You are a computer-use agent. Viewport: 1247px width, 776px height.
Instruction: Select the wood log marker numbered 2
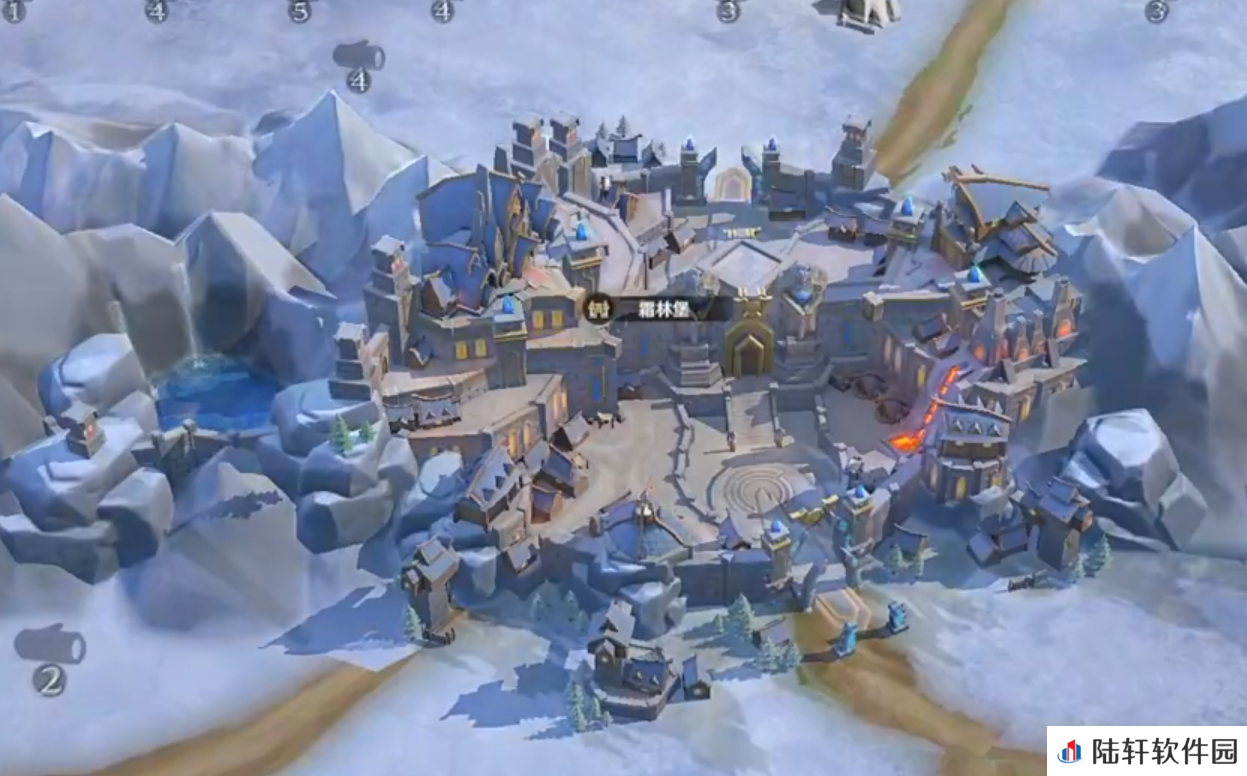pos(50,646)
